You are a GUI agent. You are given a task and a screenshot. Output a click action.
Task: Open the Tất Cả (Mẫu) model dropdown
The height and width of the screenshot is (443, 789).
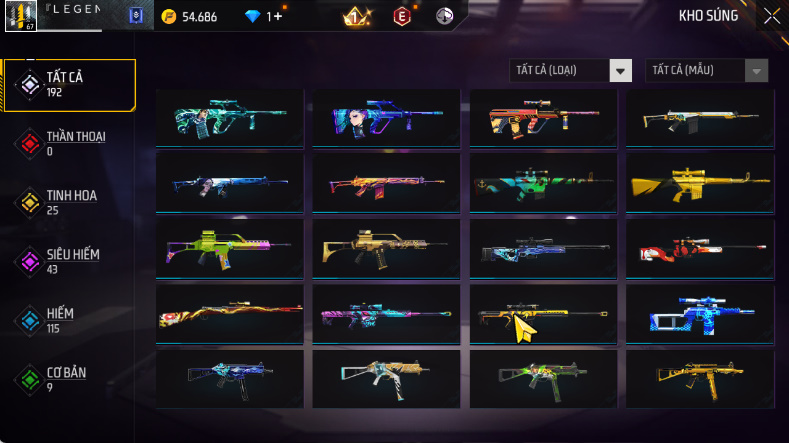pyautogui.click(x=707, y=70)
